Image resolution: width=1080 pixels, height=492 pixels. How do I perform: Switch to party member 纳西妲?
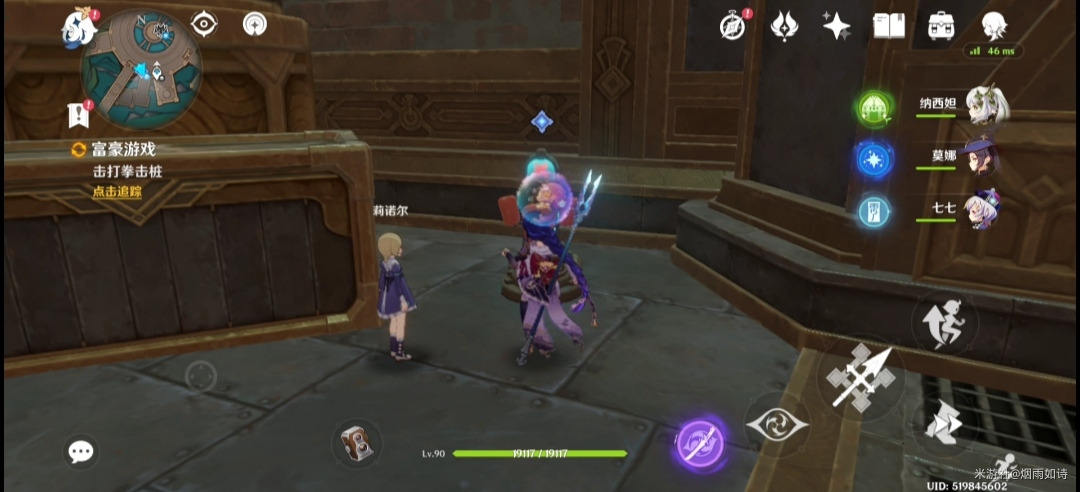tap(986, 105)
